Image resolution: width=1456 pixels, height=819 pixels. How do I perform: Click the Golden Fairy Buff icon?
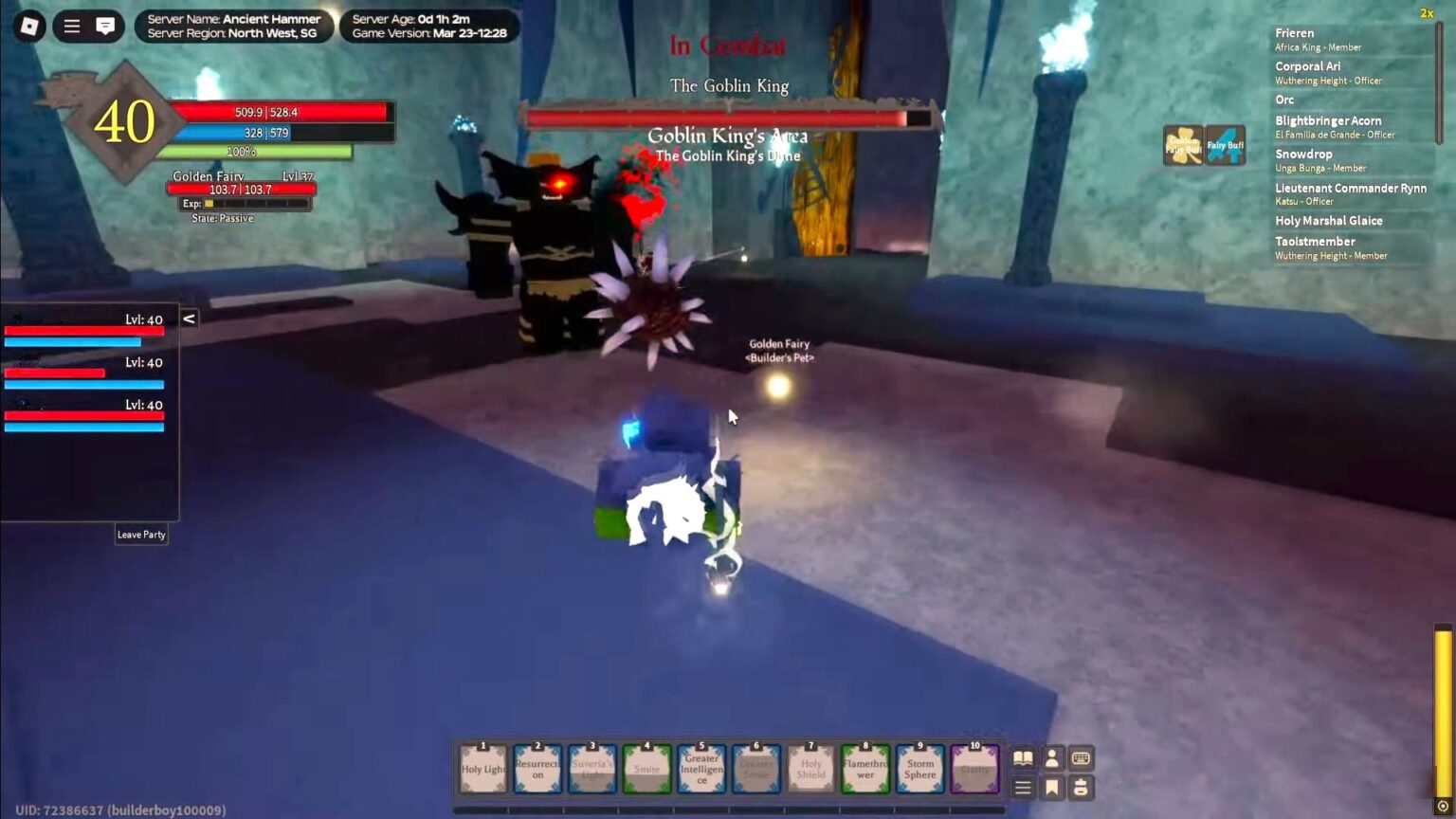tap(1185, 144)
